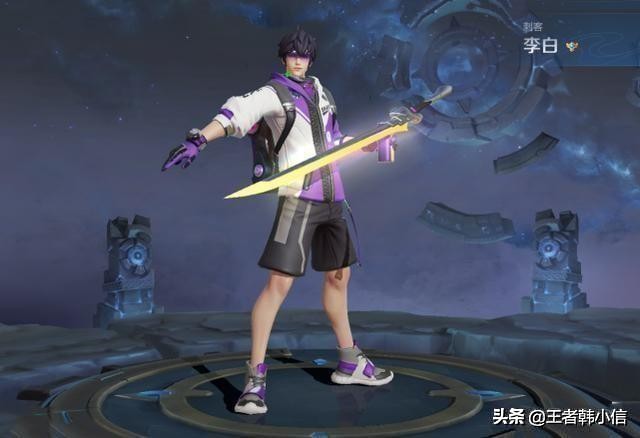
Task: Tap the badge icon beside 李白
Action: pos(570,46)
